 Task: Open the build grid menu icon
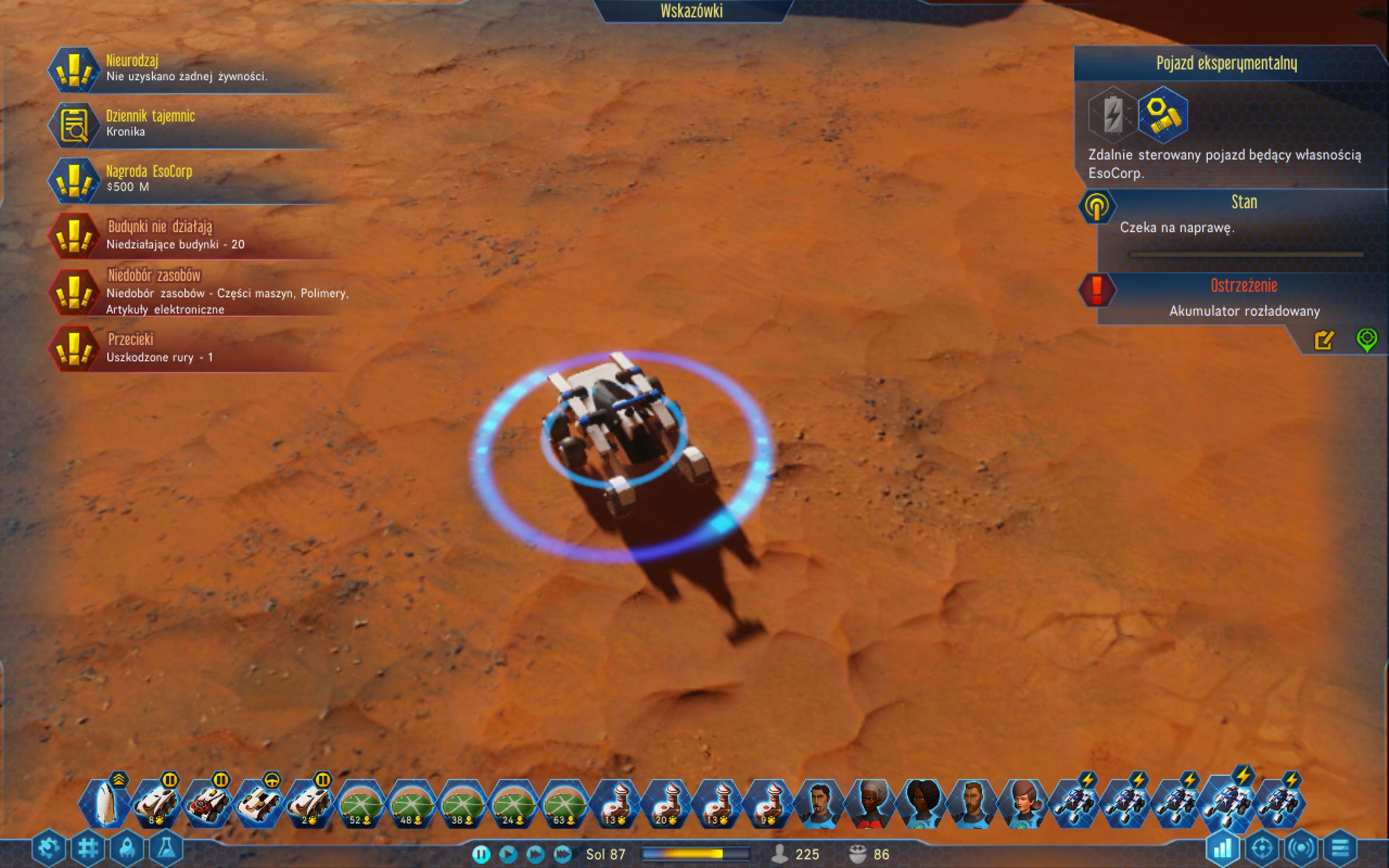[x=88, y=846]
